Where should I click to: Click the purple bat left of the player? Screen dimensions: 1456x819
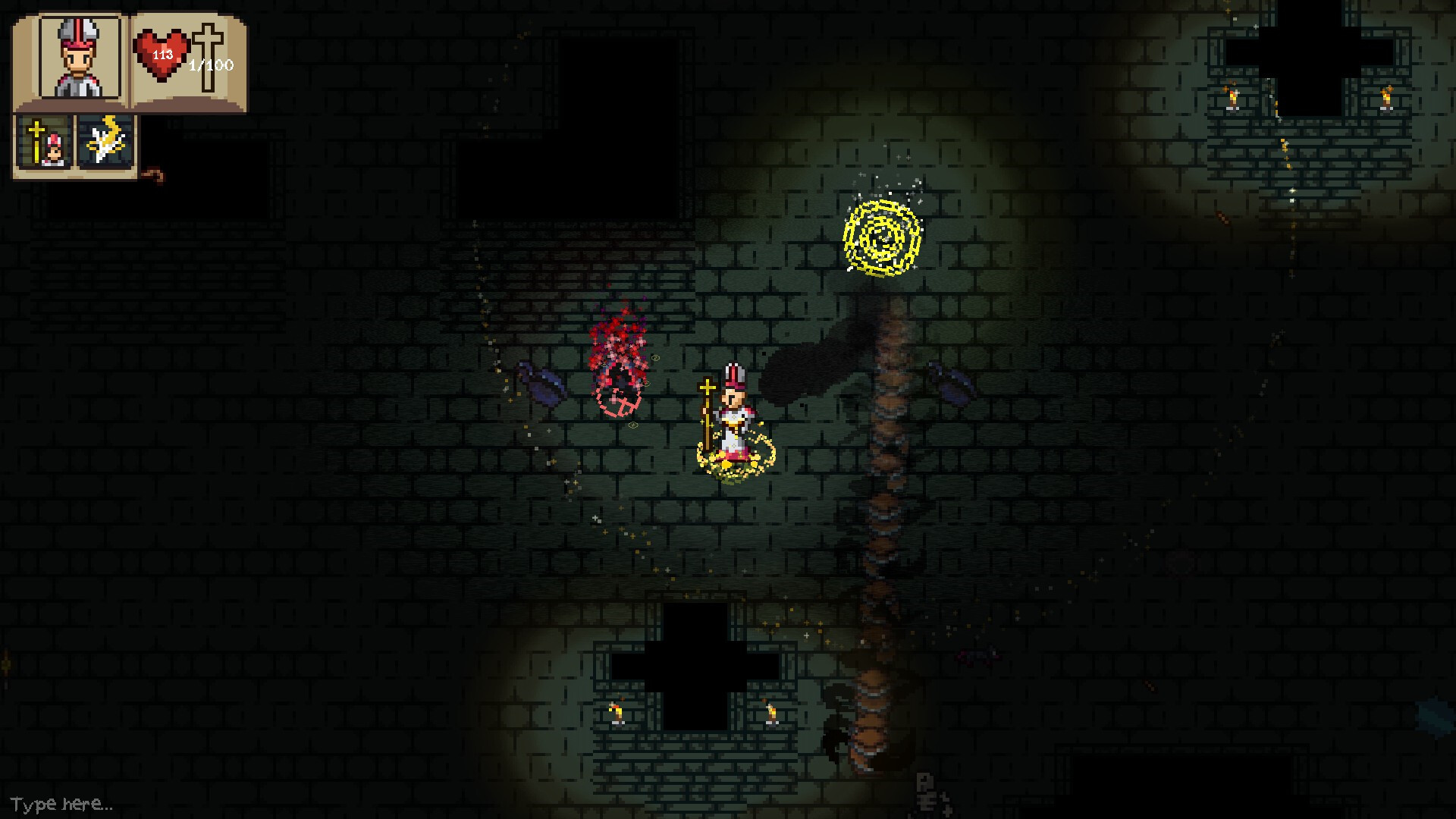542,385
